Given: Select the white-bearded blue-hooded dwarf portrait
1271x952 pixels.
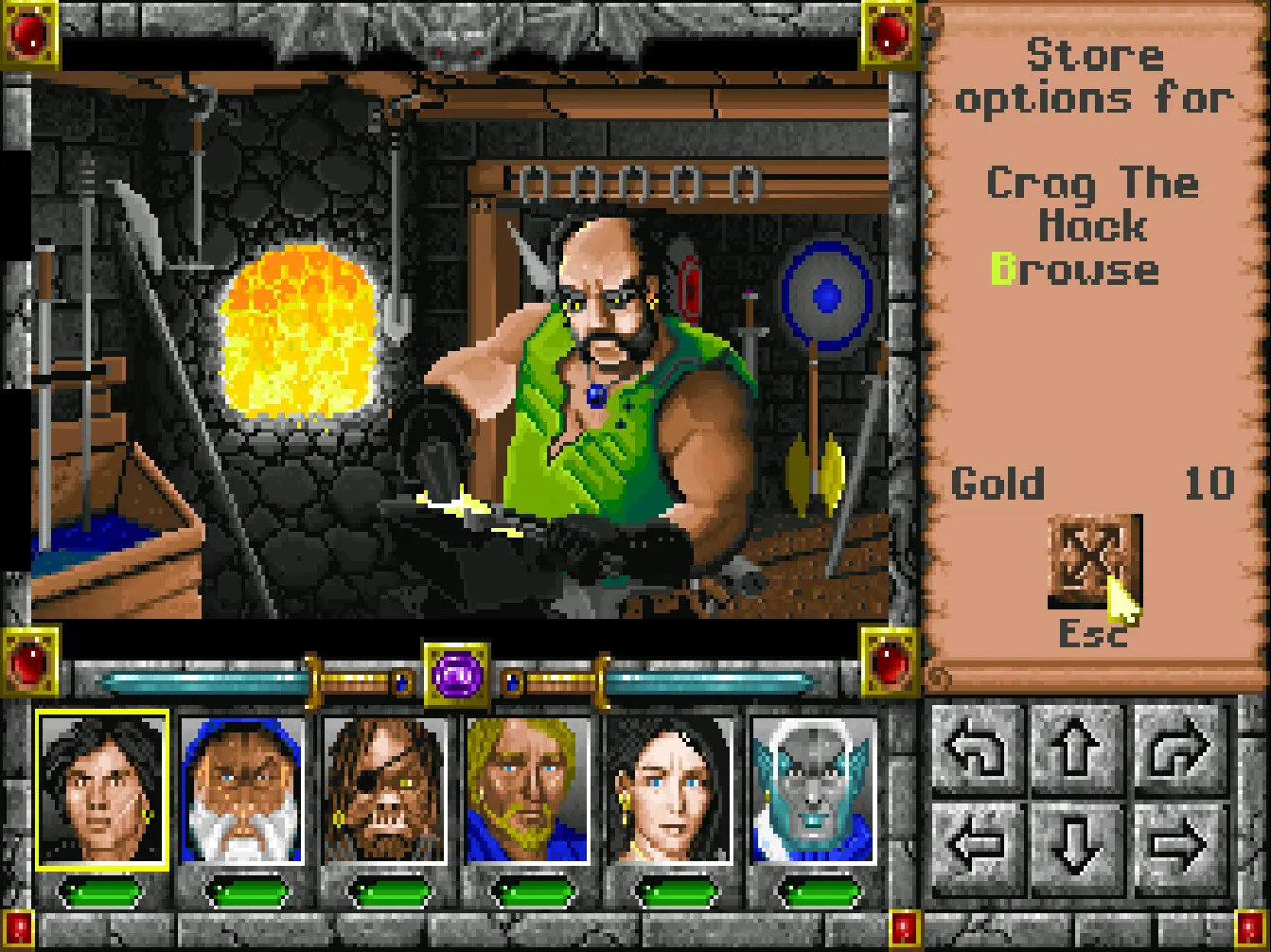Looking at the screenshot, I should [x=243, y=790].
